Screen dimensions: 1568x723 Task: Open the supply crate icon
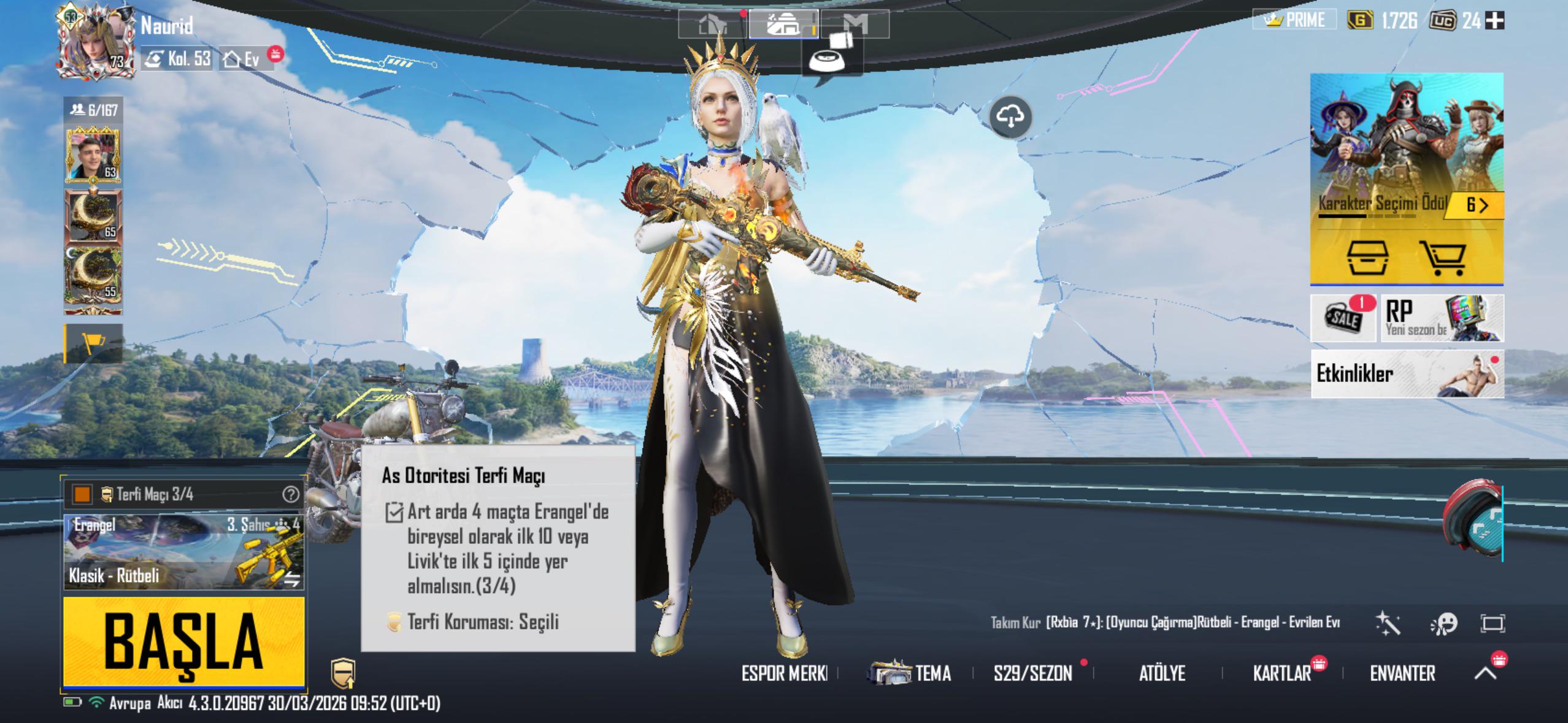pyautogui.click(x=1367, y=258)
